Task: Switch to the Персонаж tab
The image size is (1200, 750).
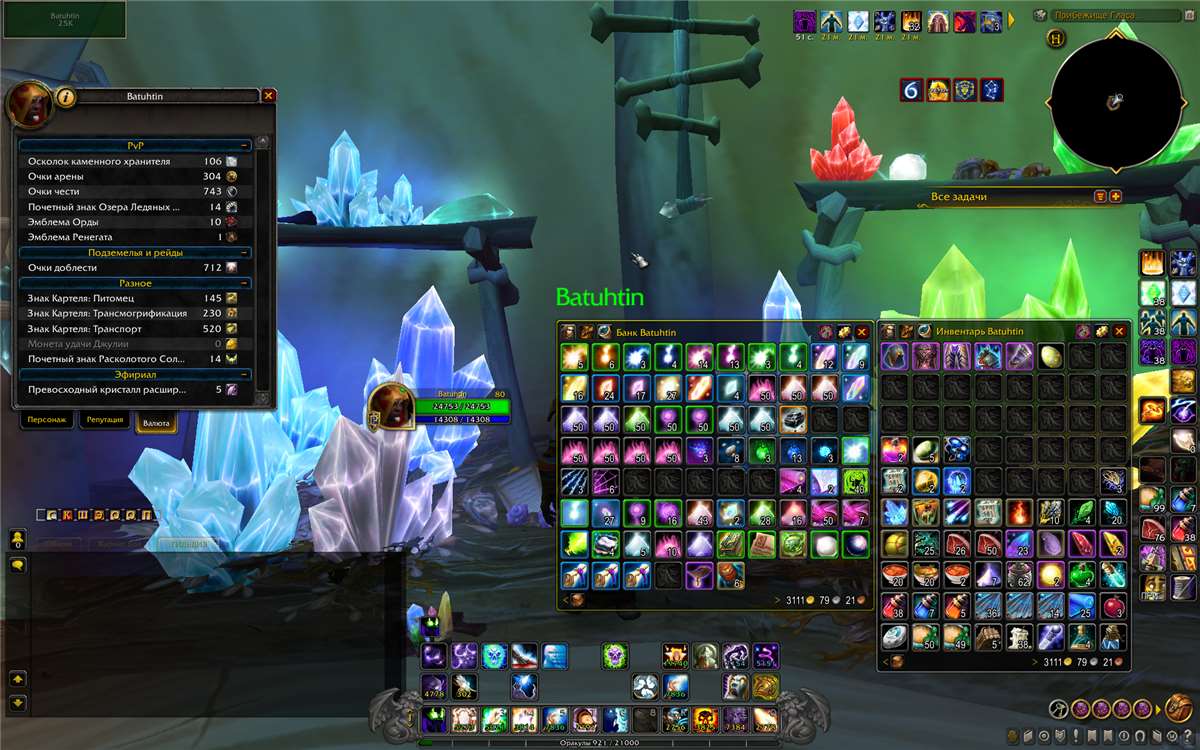Action: 46,421
